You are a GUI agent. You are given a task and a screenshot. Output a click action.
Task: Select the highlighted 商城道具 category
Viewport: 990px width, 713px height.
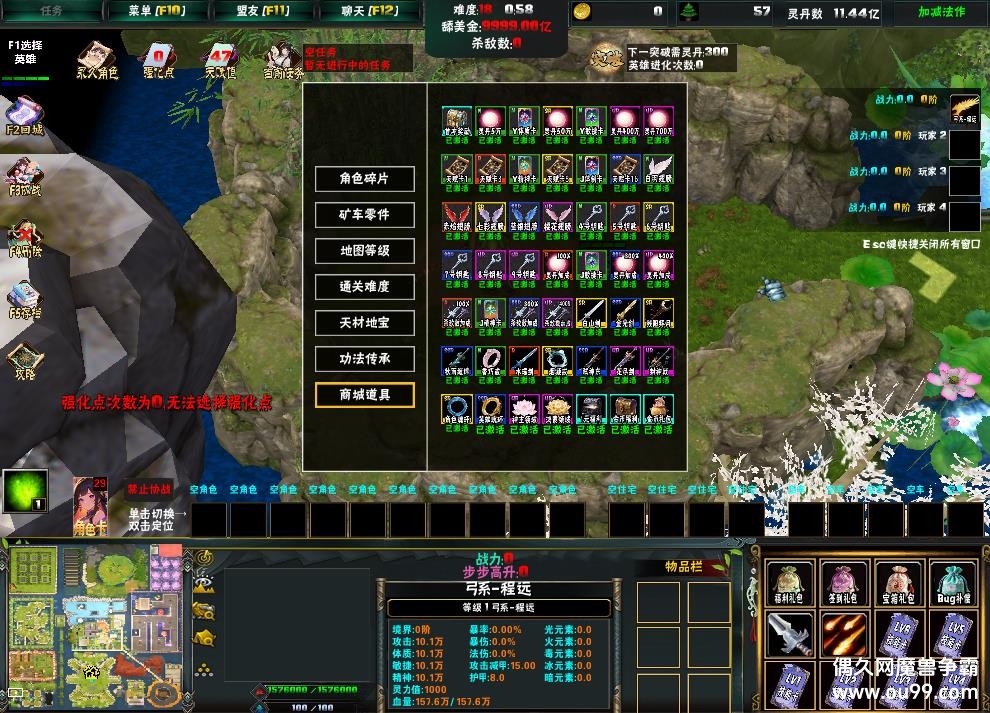click(364, 394)
